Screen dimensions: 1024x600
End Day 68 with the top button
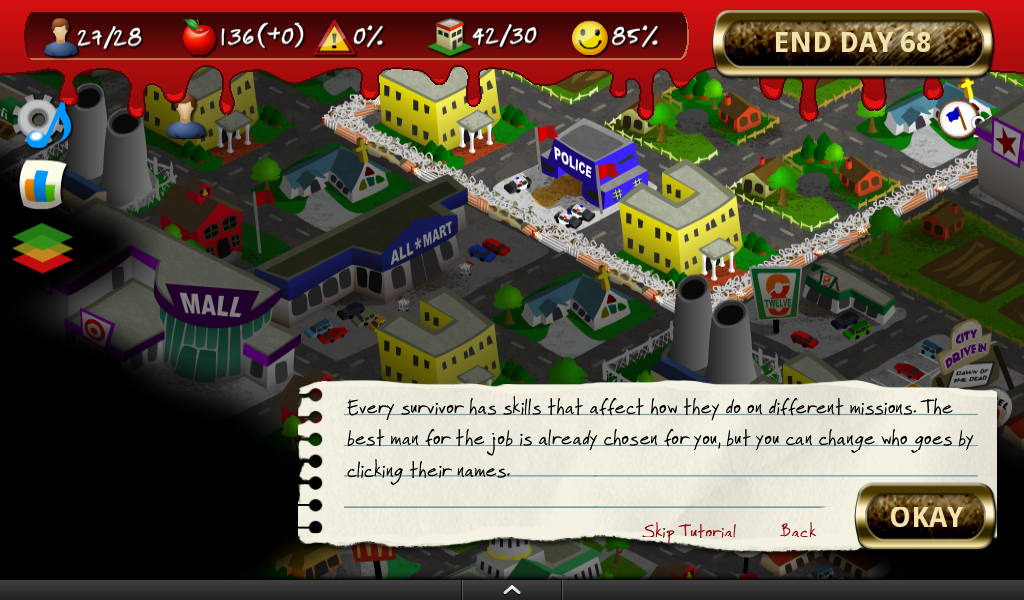pyautogui.click(x=852, y=43)
